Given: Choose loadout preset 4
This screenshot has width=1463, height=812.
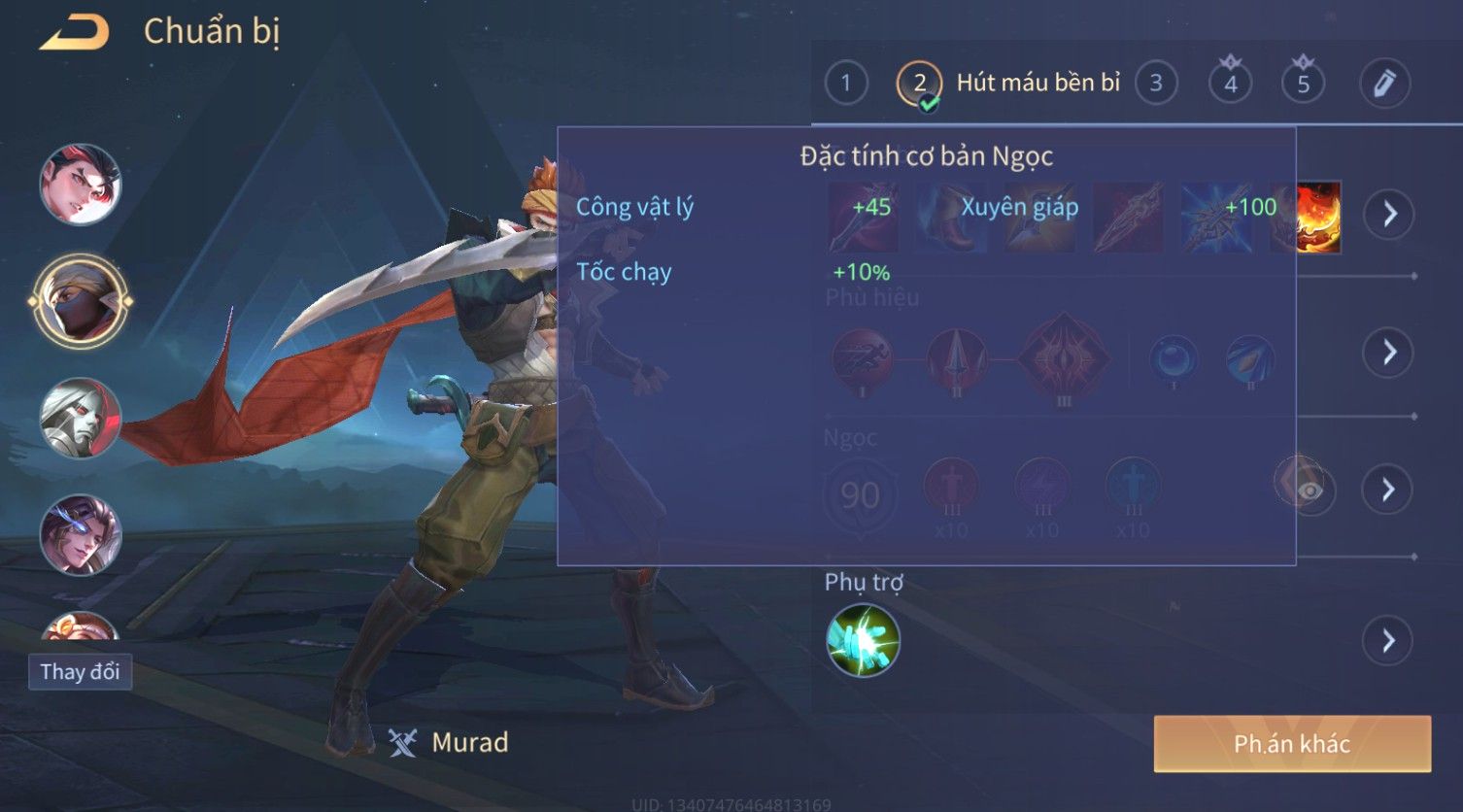Looking at the screenshot, I should [1230, 84].
